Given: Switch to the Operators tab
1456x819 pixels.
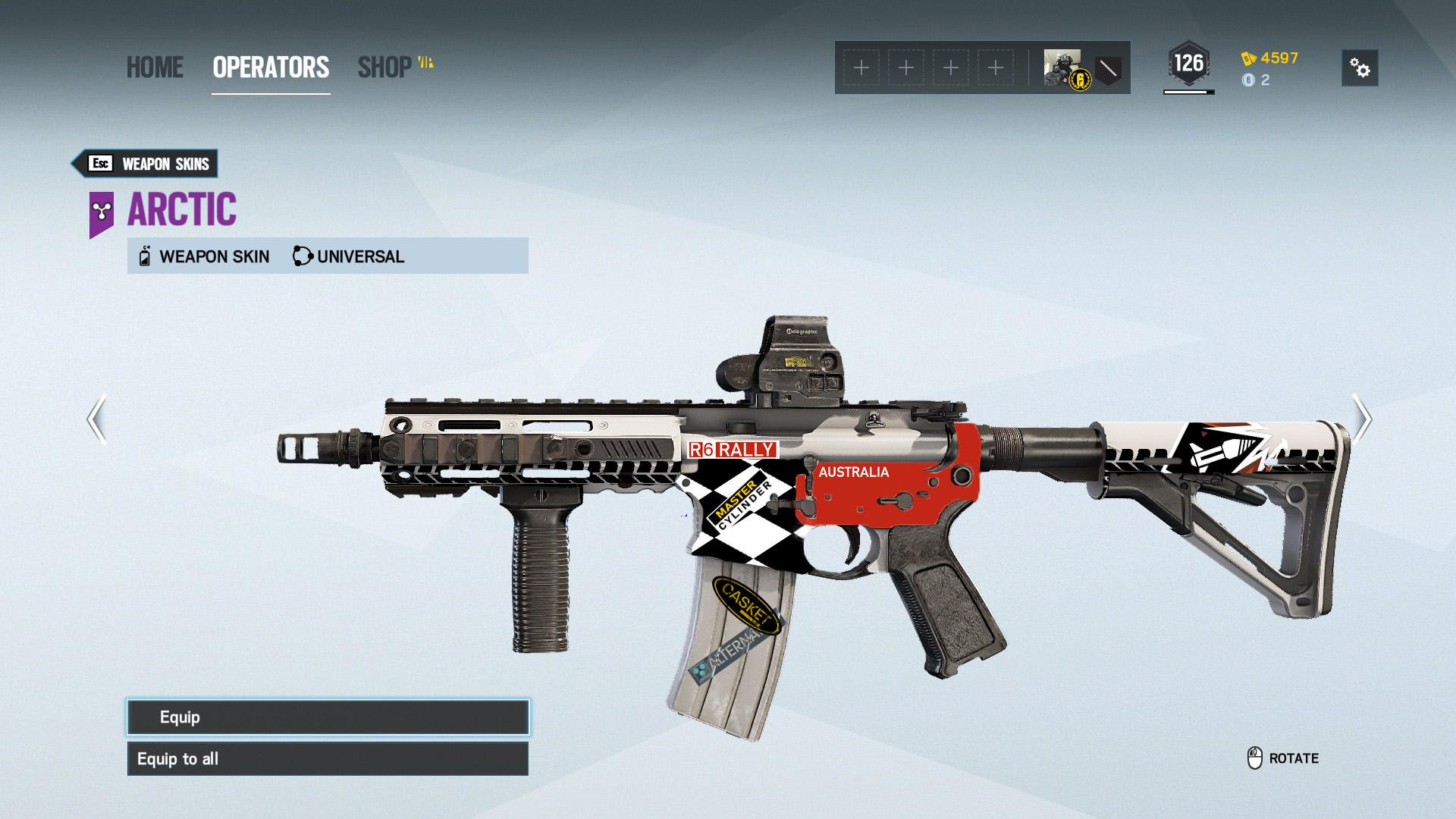Looking at the screenshot, I should [x=271, y=67].
